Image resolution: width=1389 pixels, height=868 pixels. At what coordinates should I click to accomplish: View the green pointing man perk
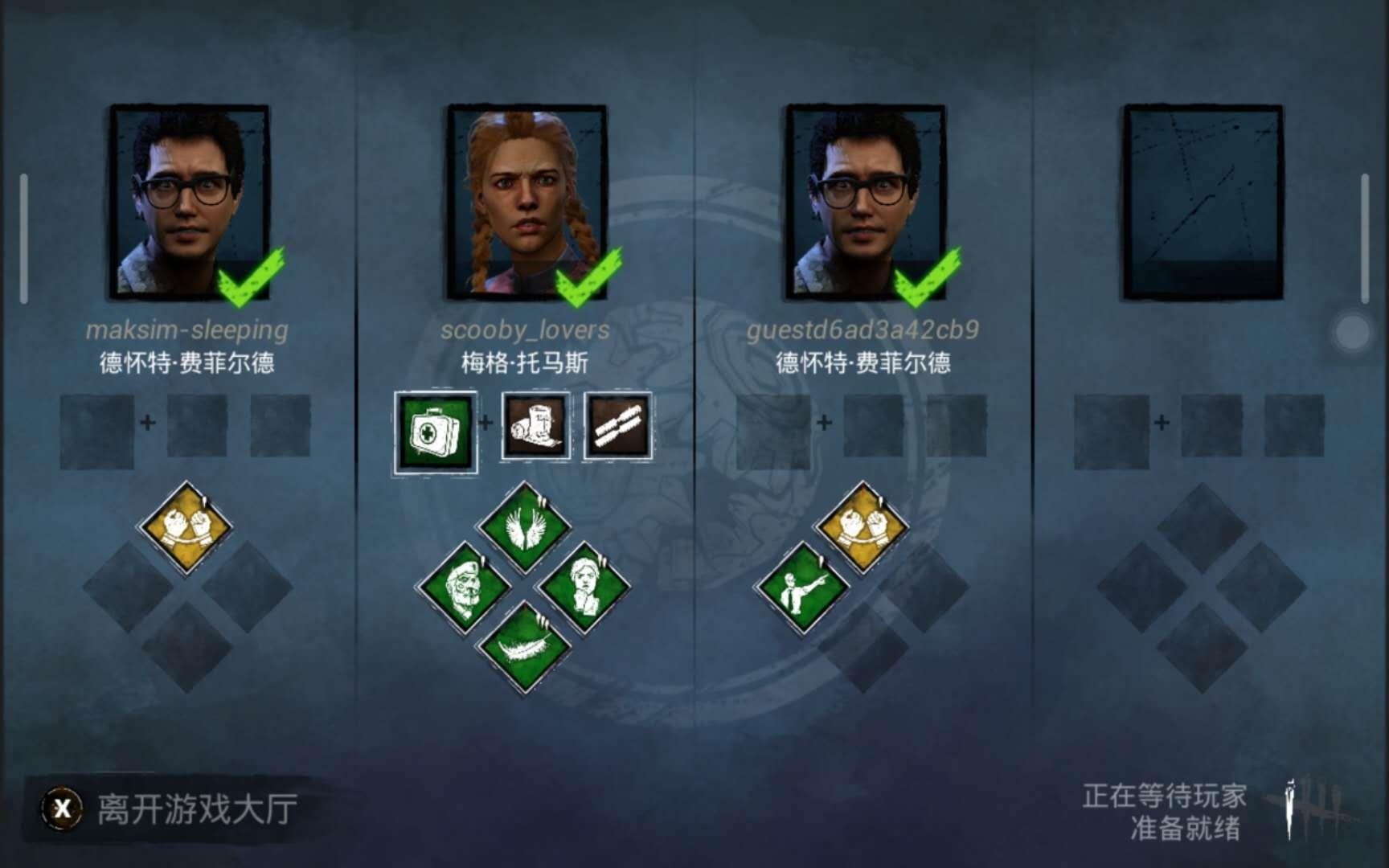pos(801,588)
